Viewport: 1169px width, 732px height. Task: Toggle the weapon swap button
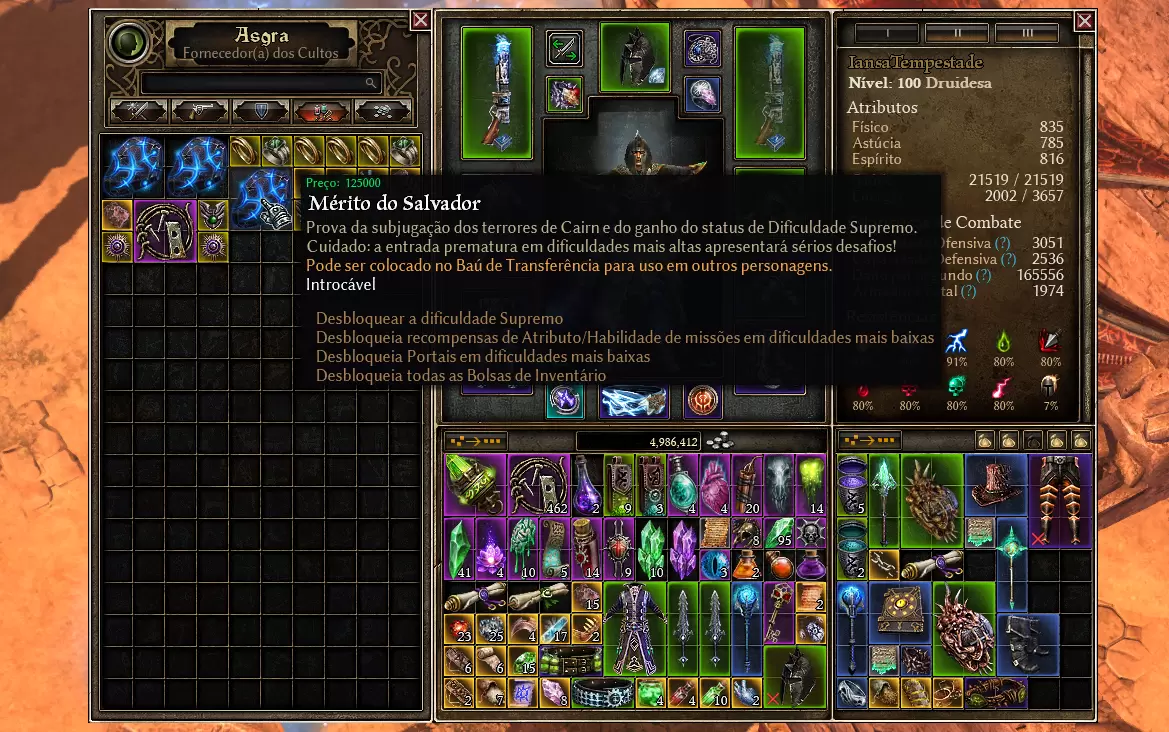564,49
